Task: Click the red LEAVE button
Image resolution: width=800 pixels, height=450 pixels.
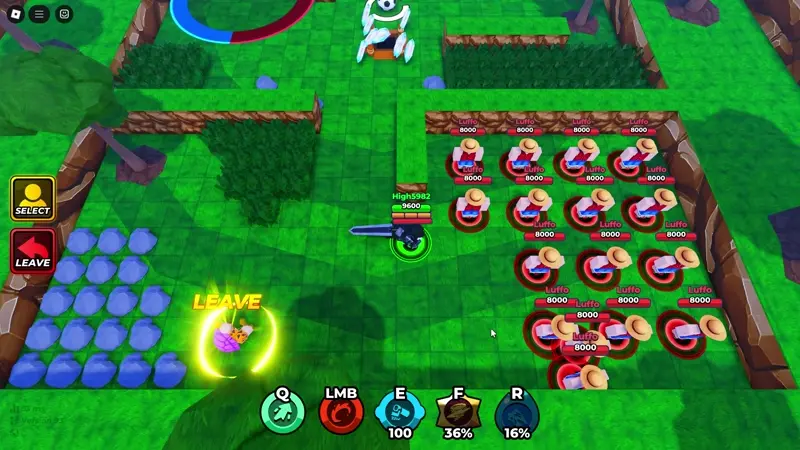Action: coord(32,251)
